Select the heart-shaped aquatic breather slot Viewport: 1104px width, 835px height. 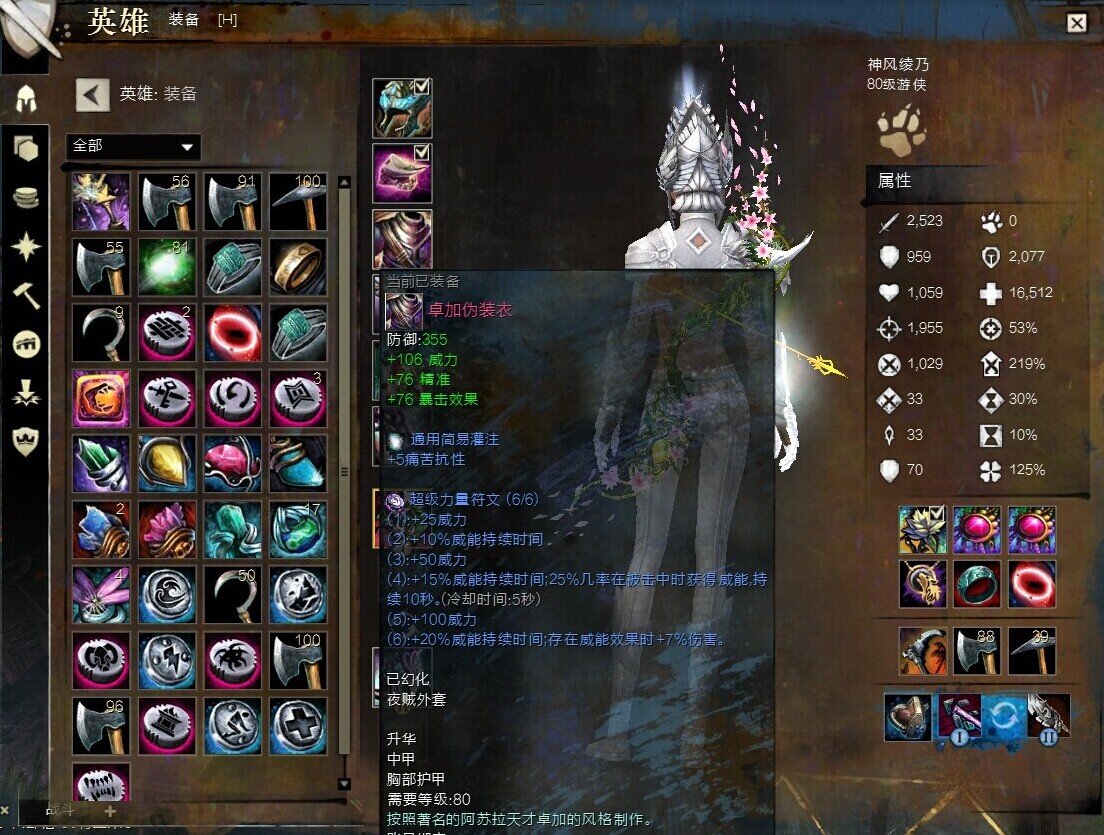[x=907, y=718]
